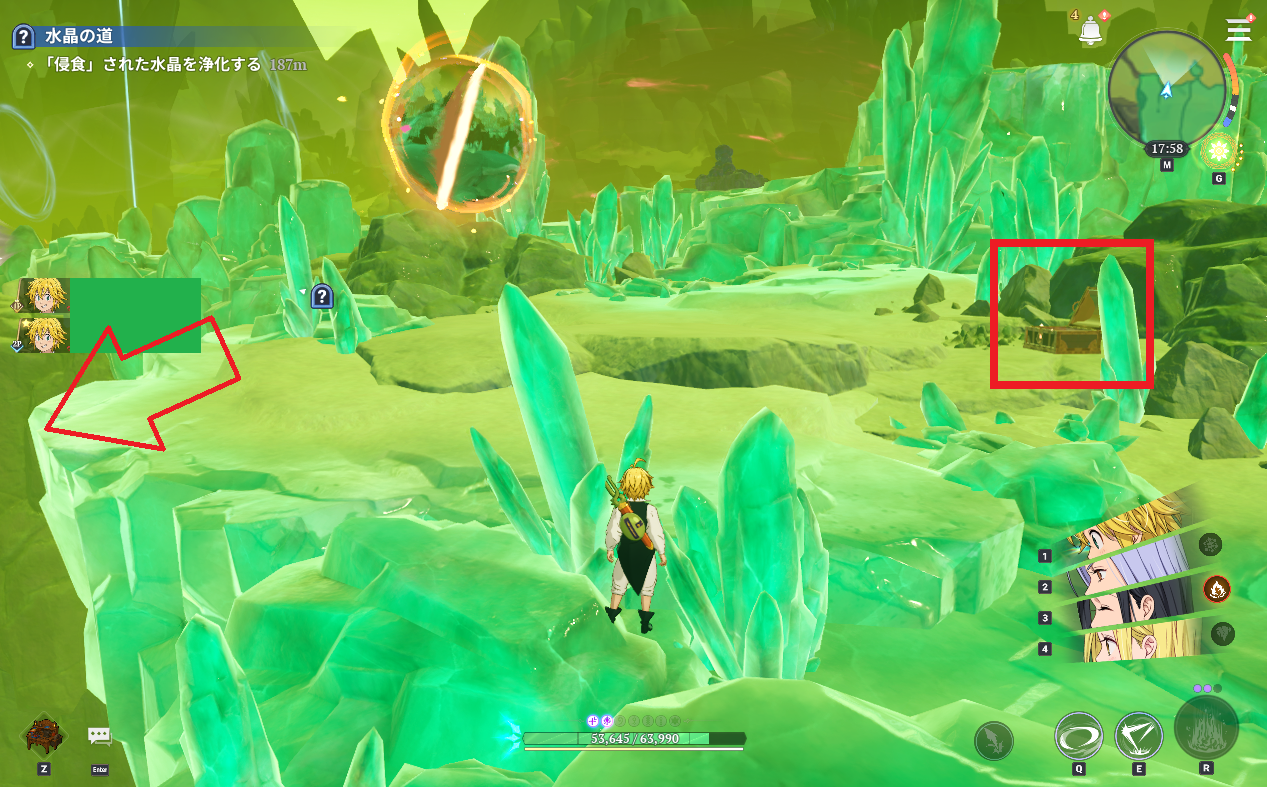Use the diving wing attack icon
The height and width of the screenshot is (787, 1267).
pos(994,741)
